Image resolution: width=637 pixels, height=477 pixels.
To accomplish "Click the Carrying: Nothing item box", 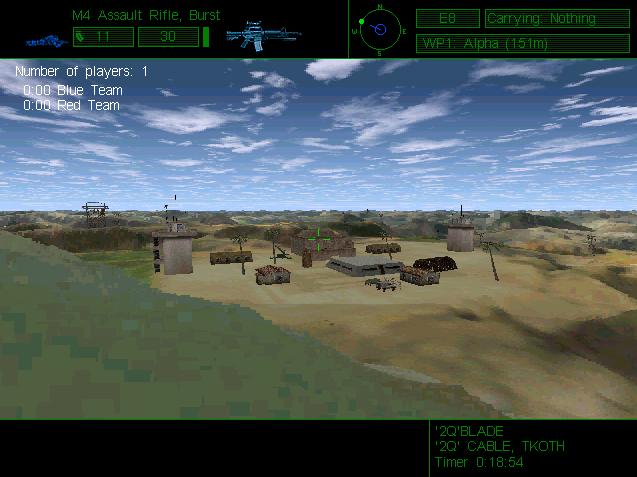I will 557,18.
